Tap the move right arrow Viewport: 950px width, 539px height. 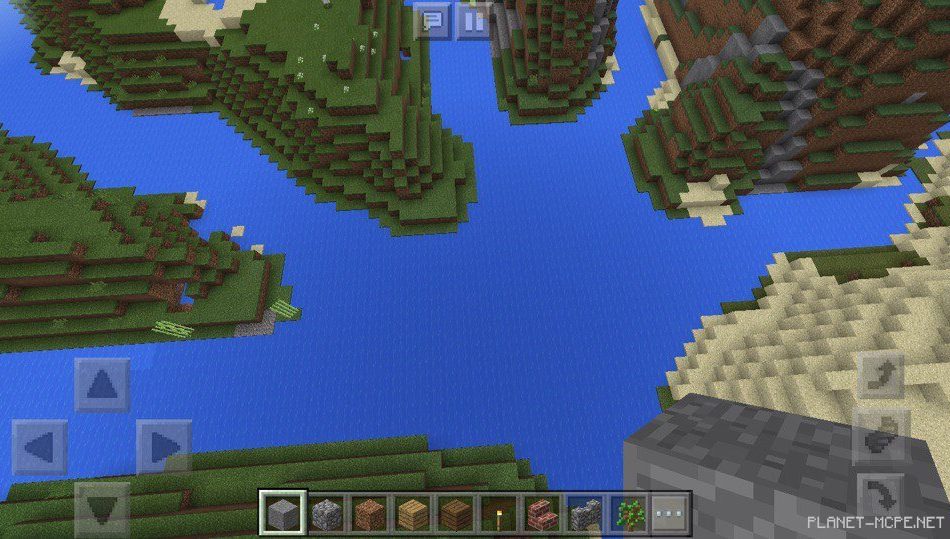163,447
